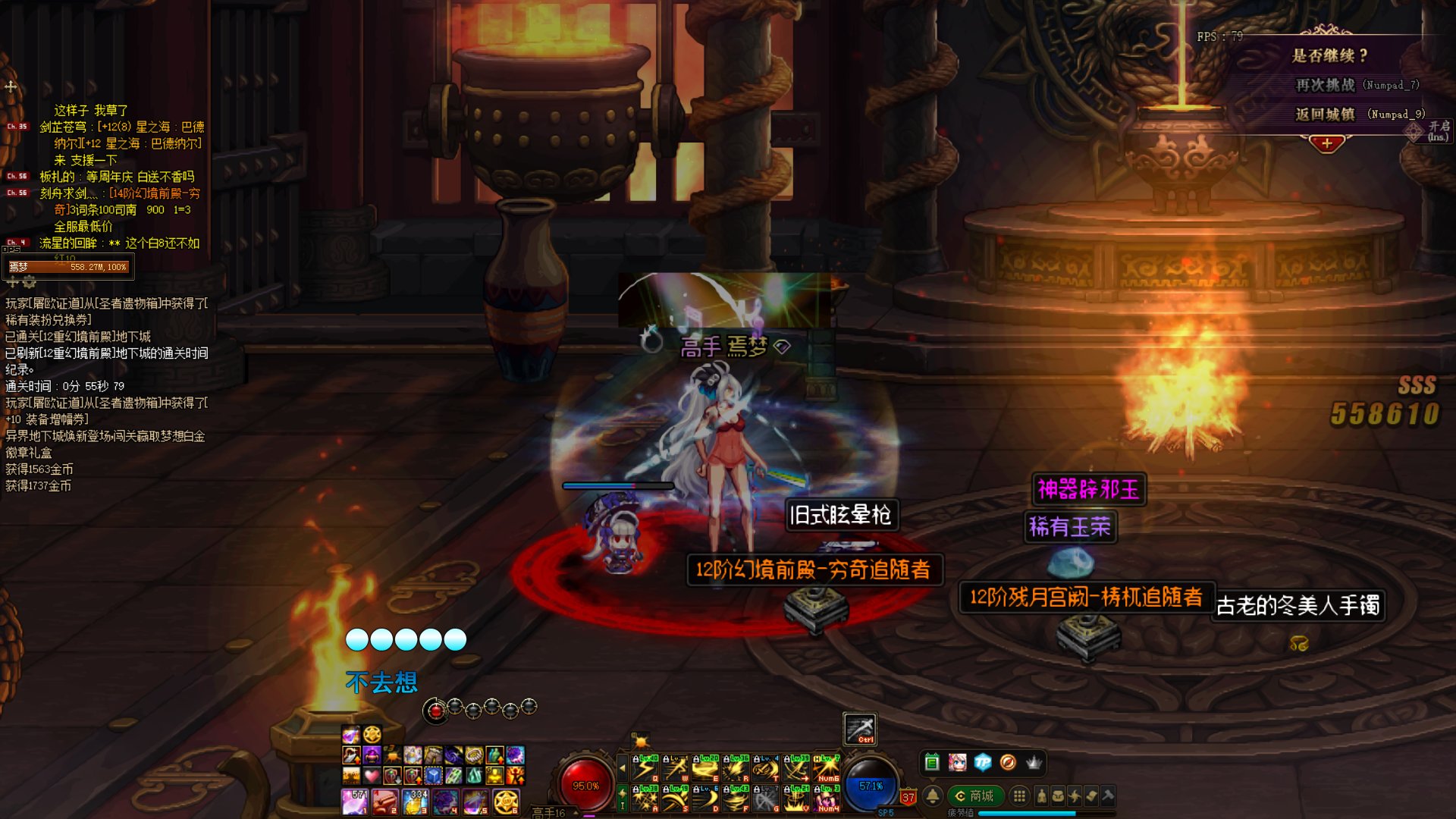
Task: Activate the whirlwind skill on F
Action: [x=736, y=799]
